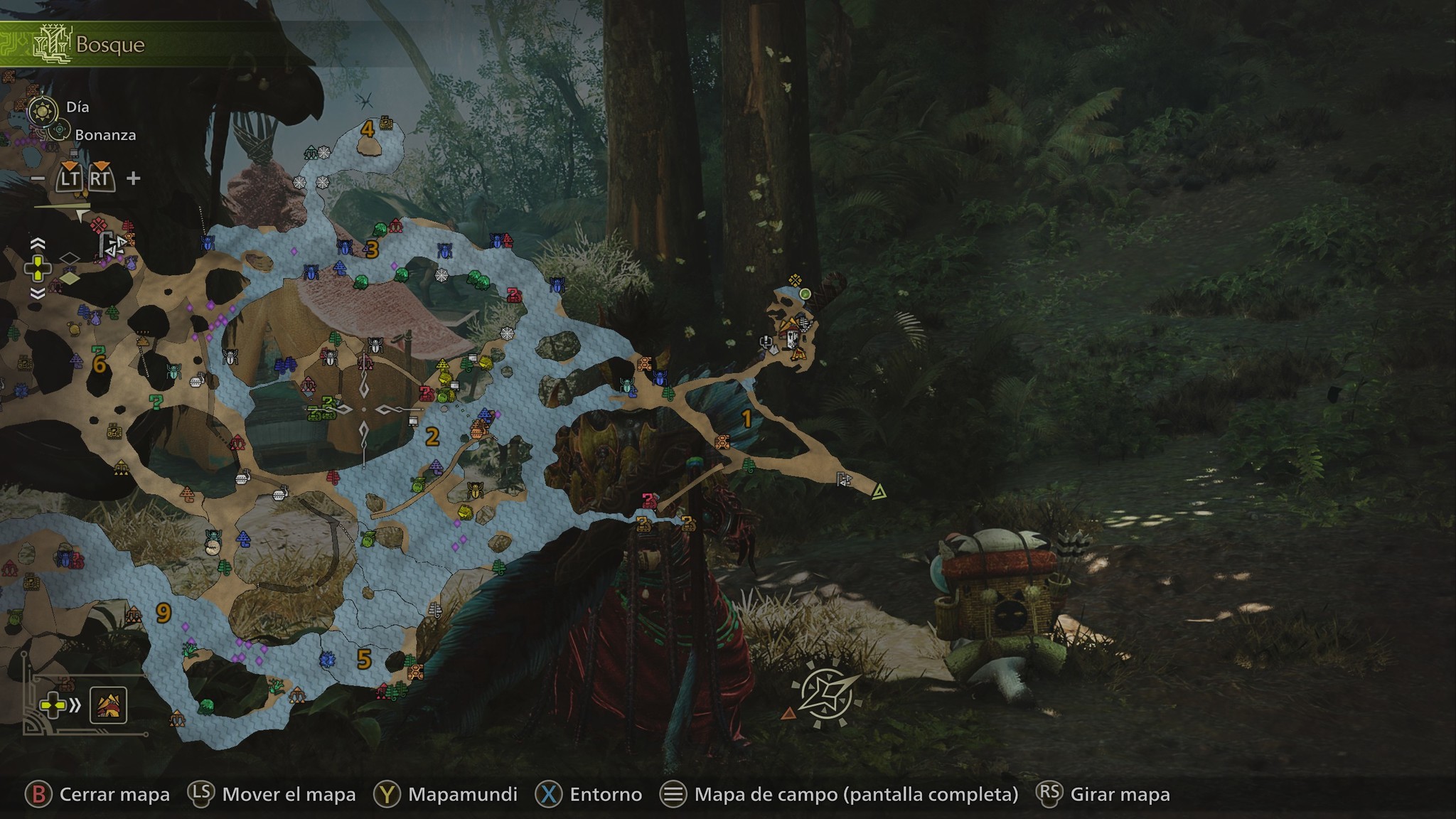The height and width of the screenshot is (819, 1456).
Task: Open the Entorno environment overview option
Action: pyautogui.click(x=589, y=794)
